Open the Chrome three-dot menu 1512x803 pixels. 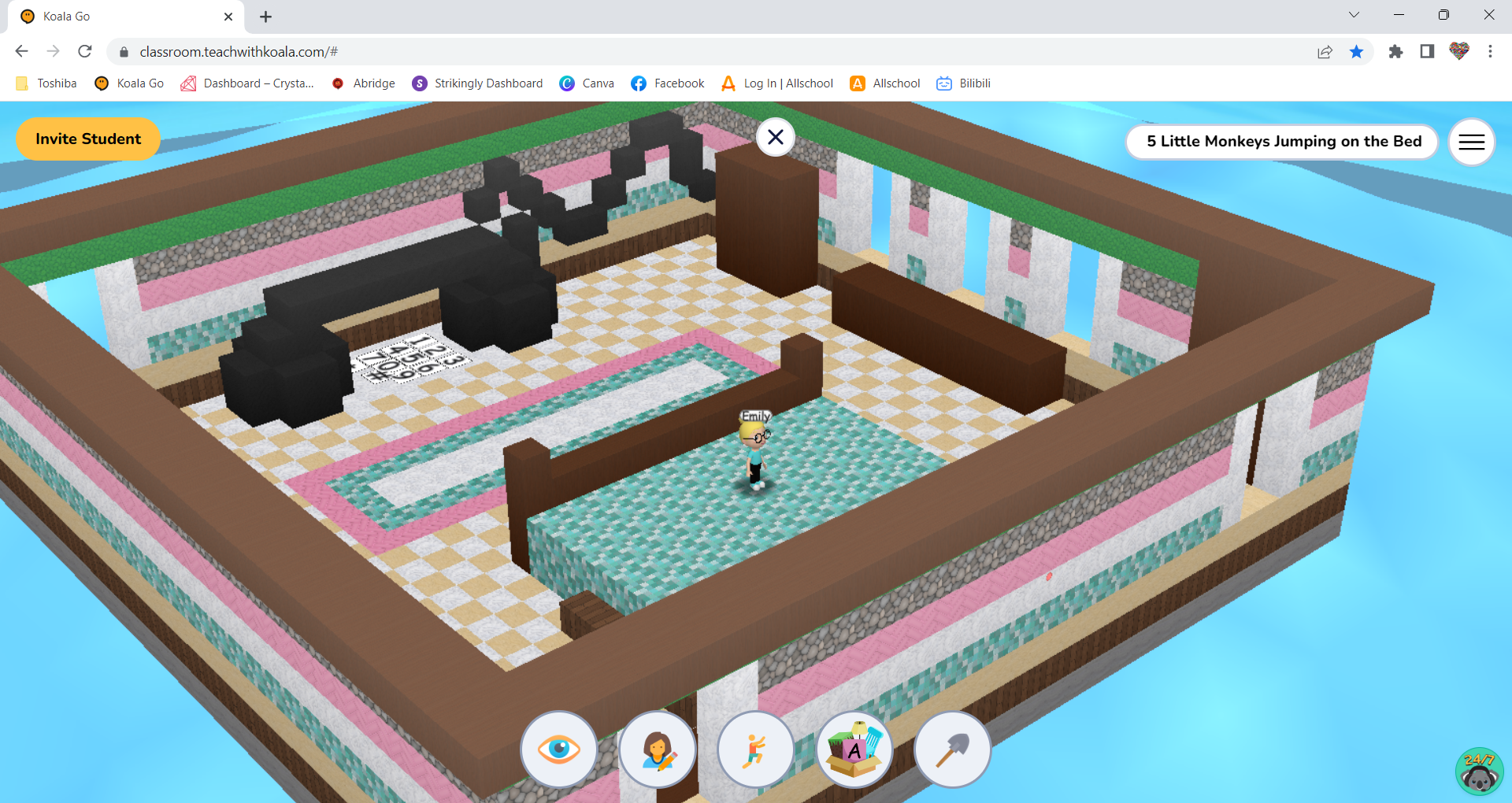(x=1490, y=51)
